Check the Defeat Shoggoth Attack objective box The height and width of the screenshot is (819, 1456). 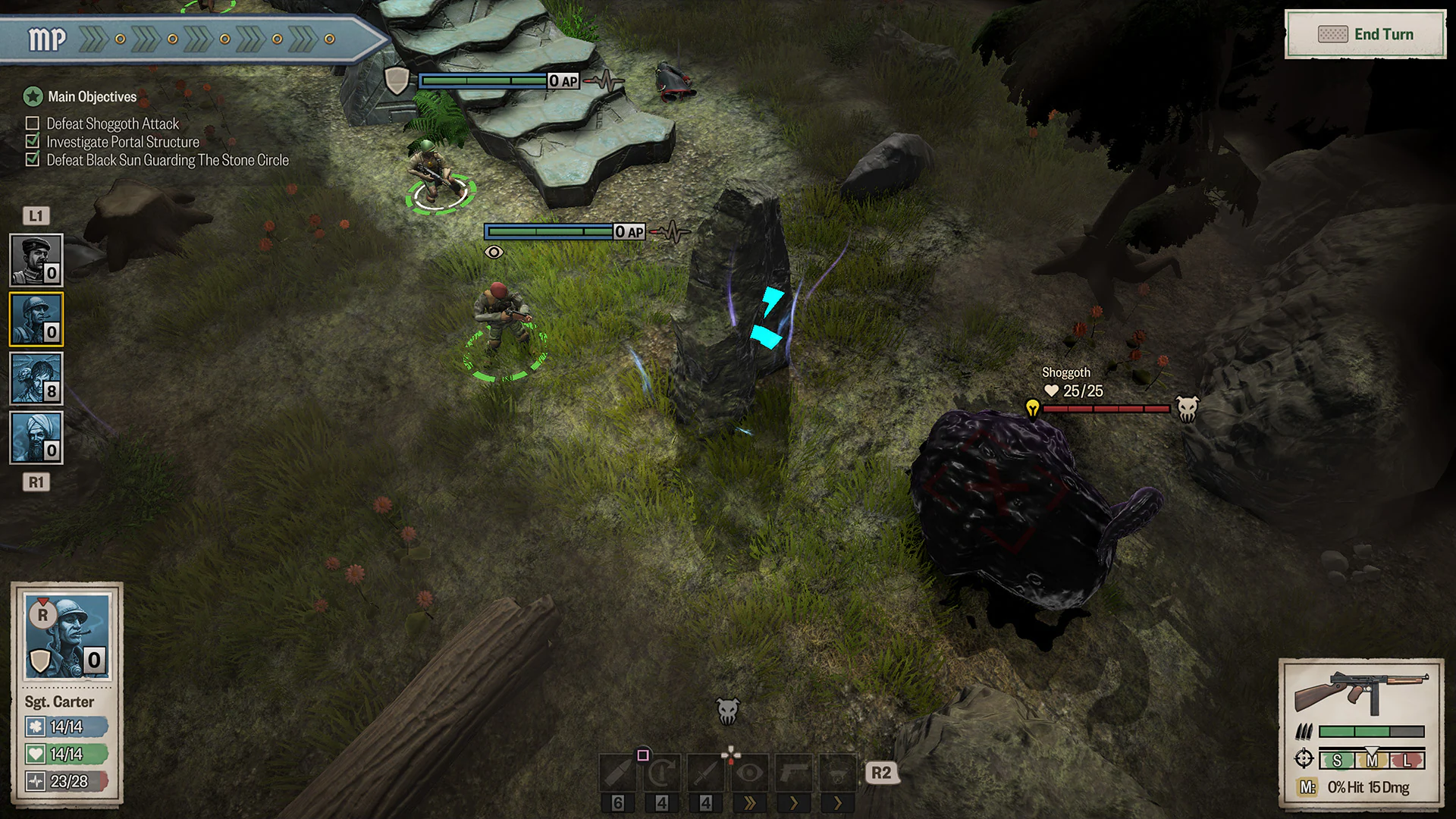click(x=32, y=123)
